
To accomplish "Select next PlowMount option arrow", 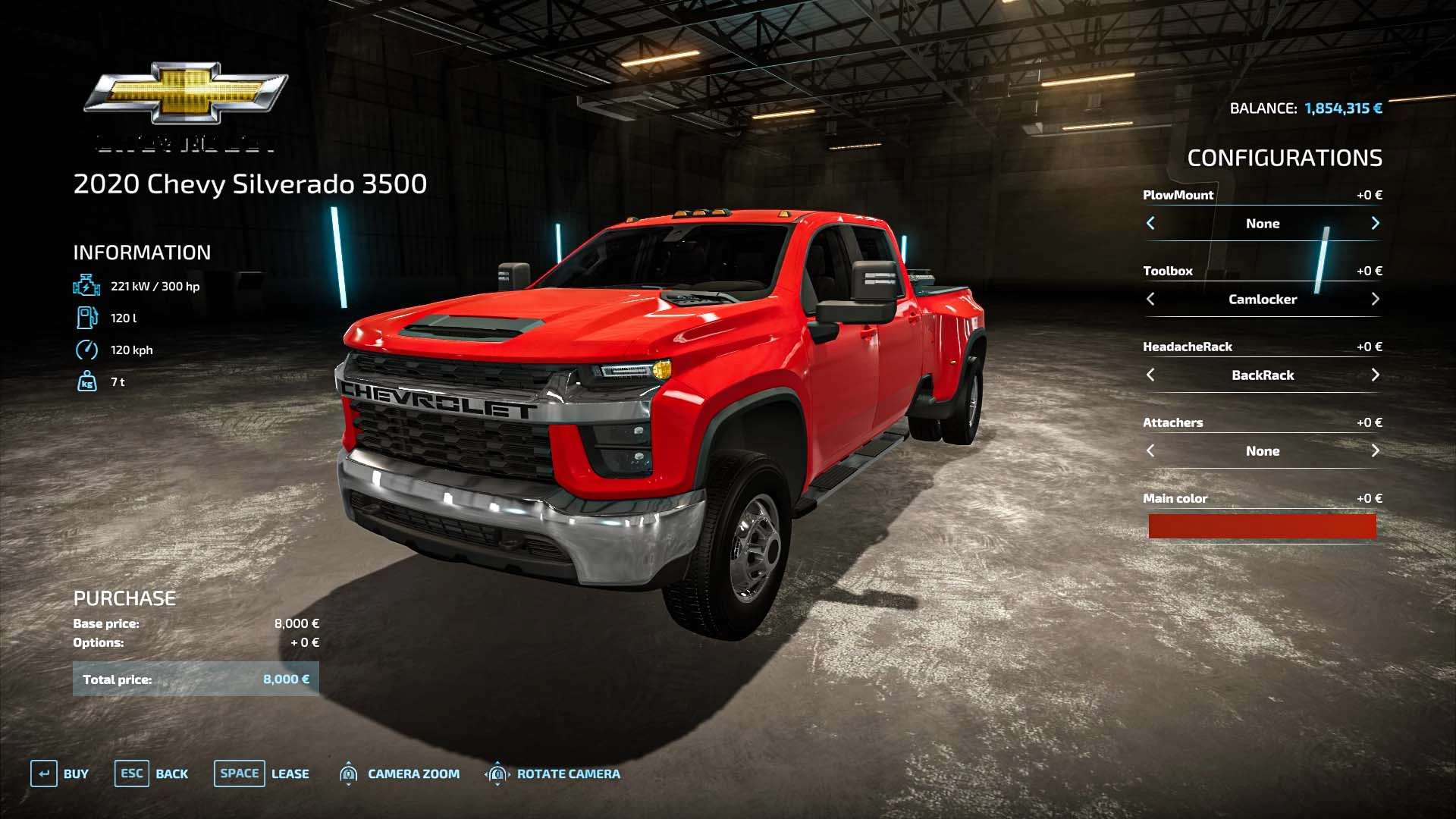I will (x=1375, y=223).
